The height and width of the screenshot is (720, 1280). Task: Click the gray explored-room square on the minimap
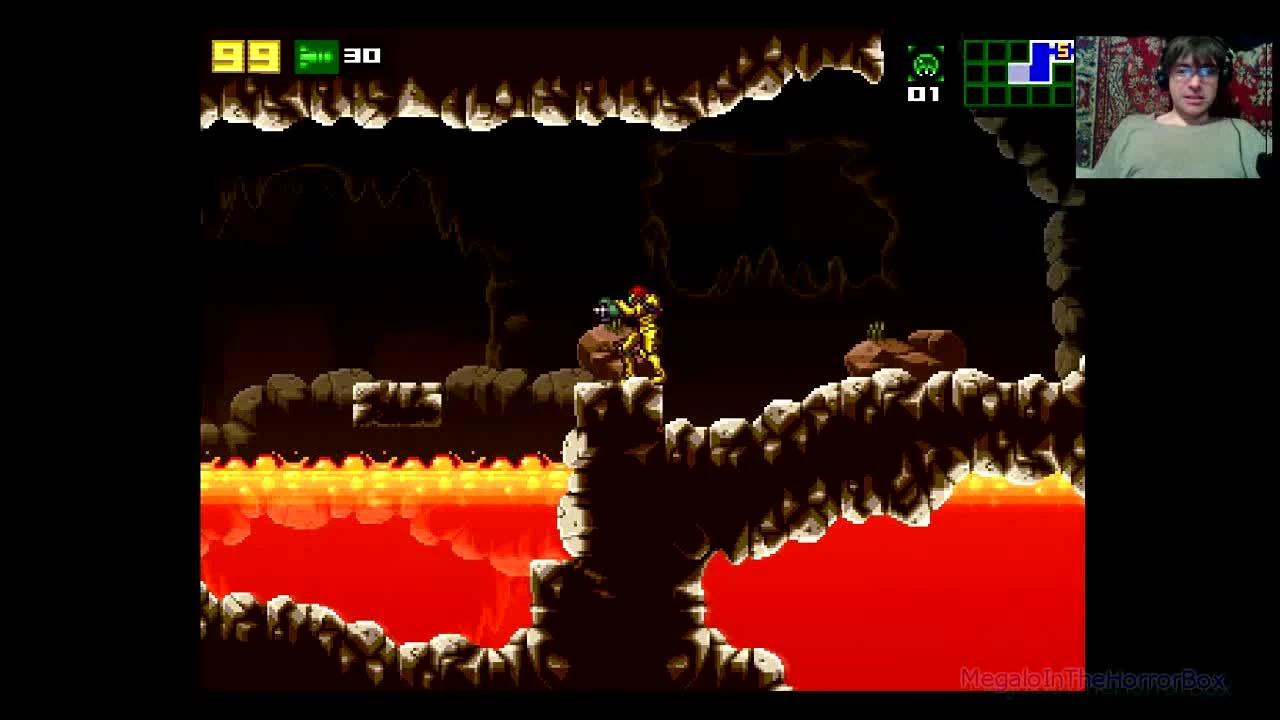(1018, 73)
